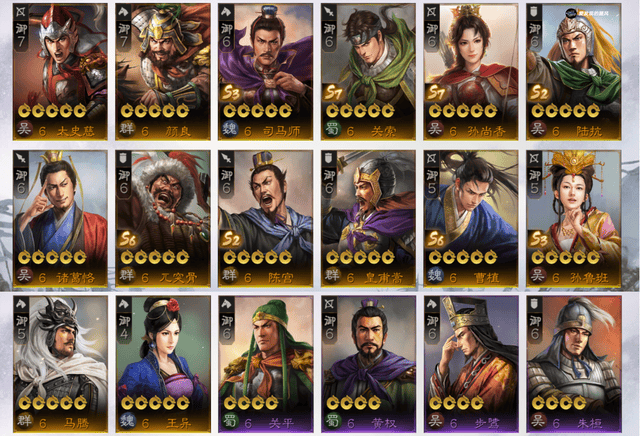Choose the 步骘 hero card
Image resolution: width=640 pixels, height=436 pixels.
tap(470, 362)
